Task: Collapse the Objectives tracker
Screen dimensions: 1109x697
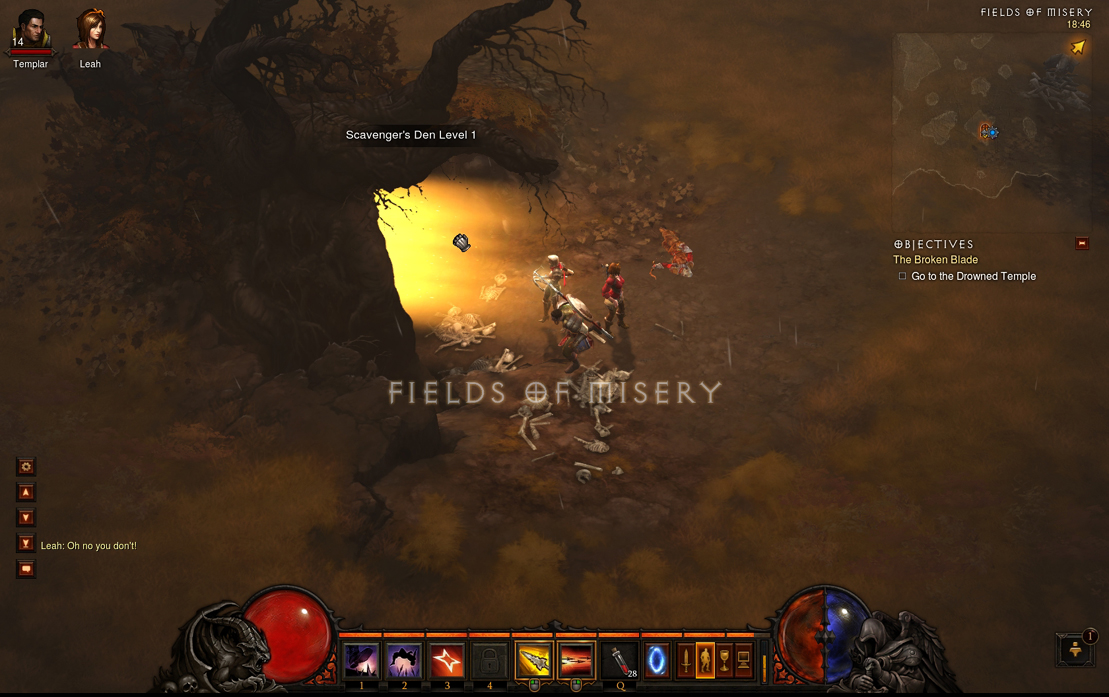Action: click(x=1082, y=243)
